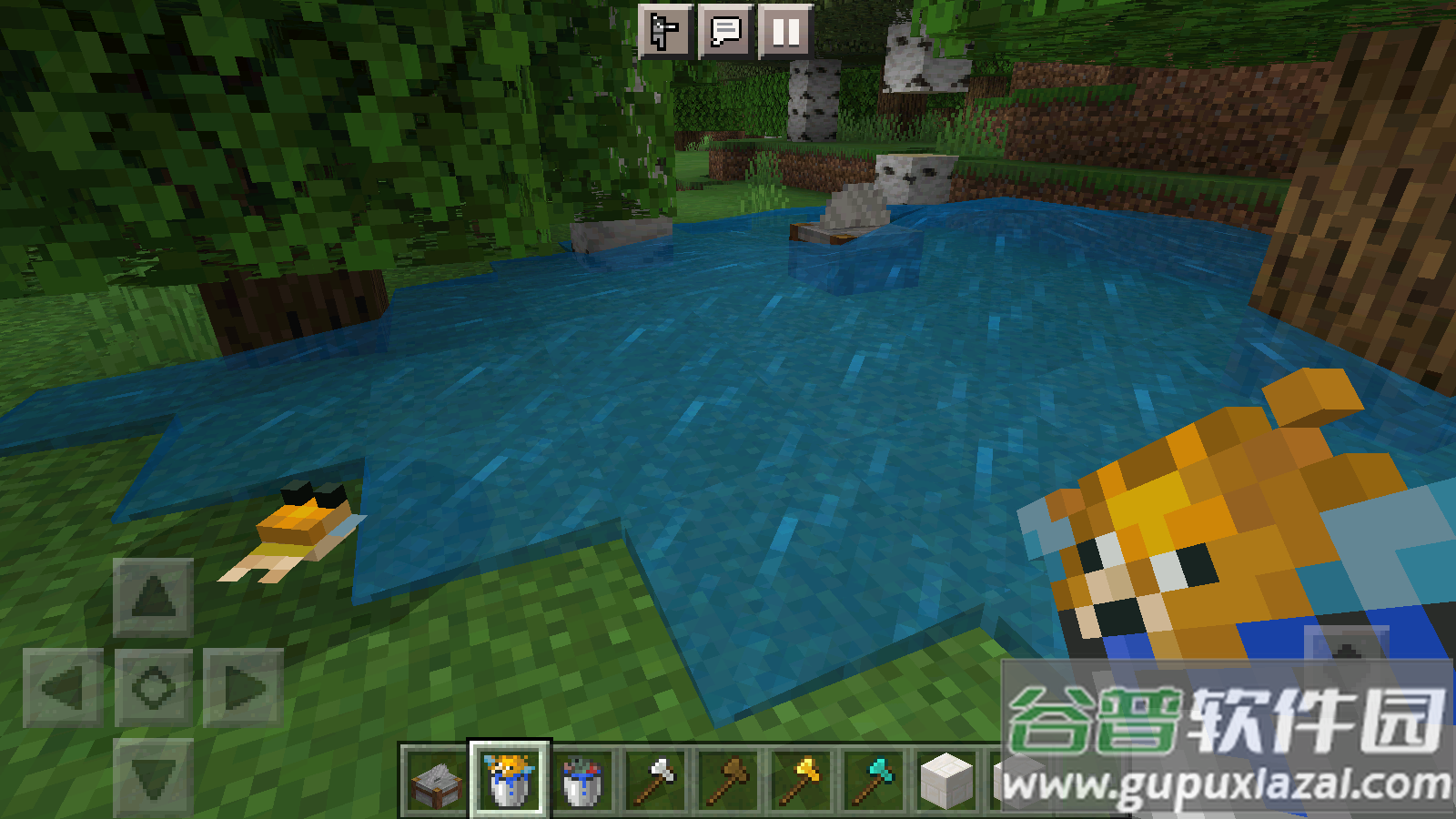Open the emote menu button
This screenshot has height=819, width=1456.
coord(665,32)
